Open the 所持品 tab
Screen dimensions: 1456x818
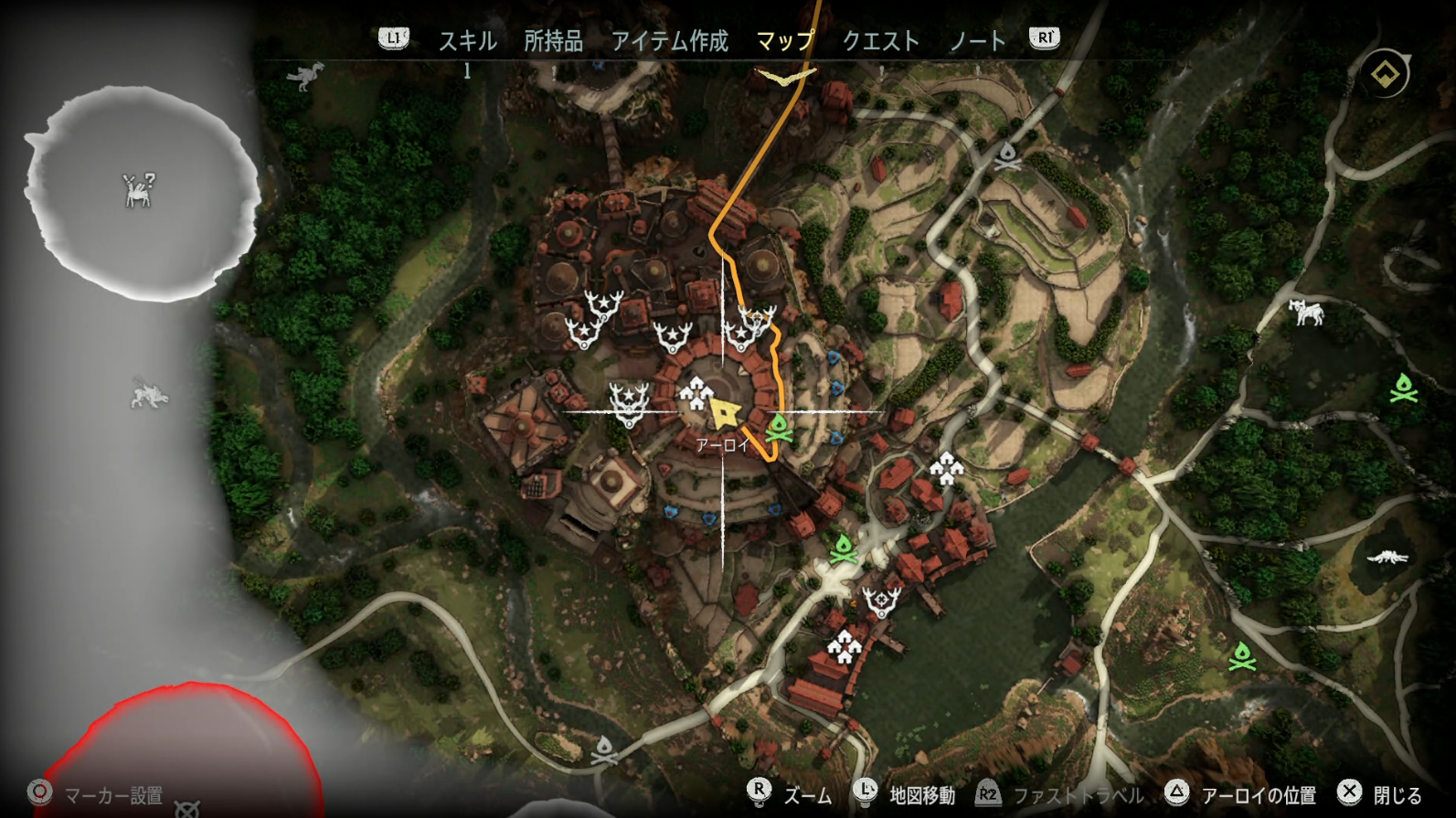[x=553, y=40]
